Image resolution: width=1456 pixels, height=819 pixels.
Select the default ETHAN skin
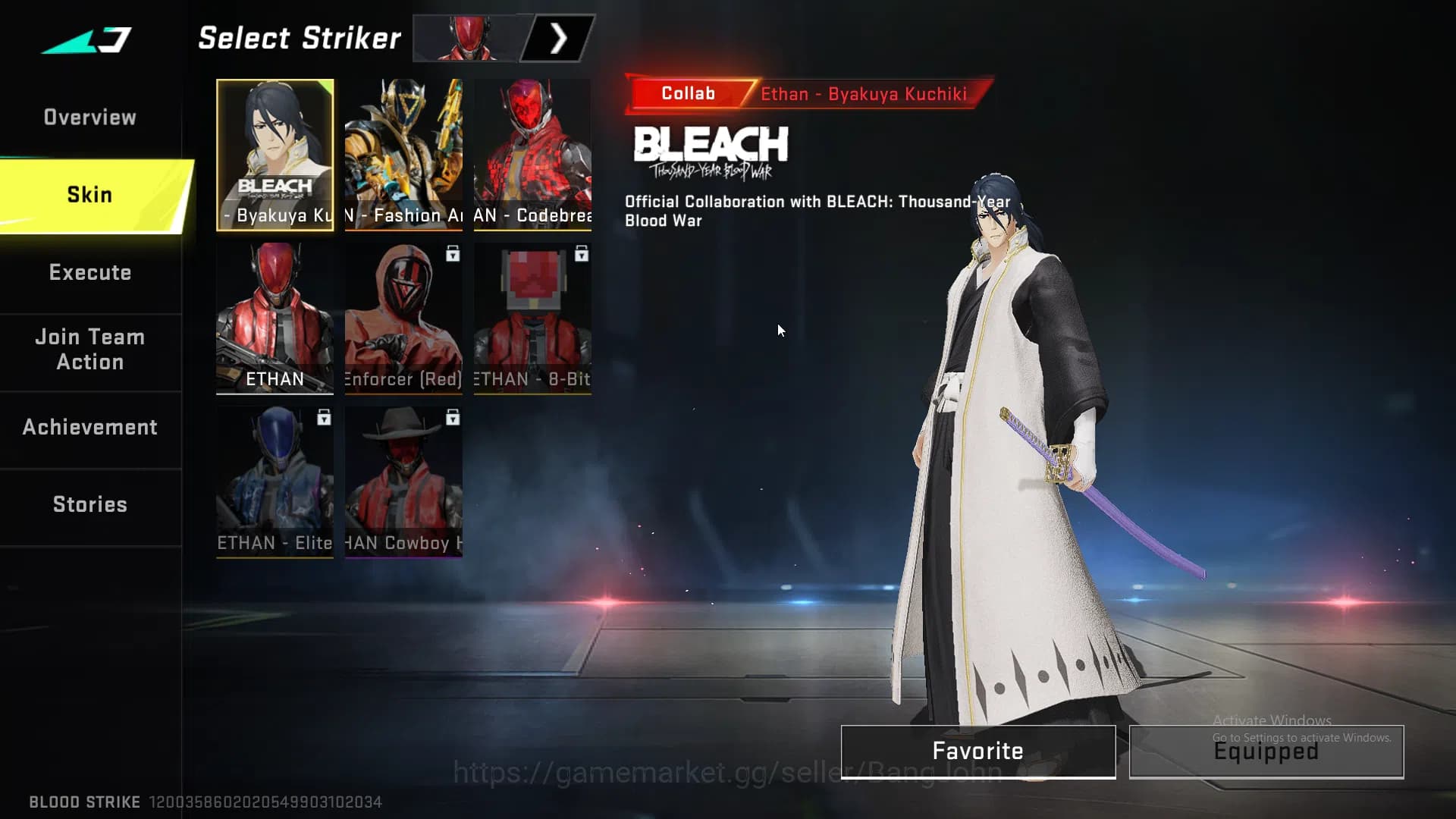point(275,318)
